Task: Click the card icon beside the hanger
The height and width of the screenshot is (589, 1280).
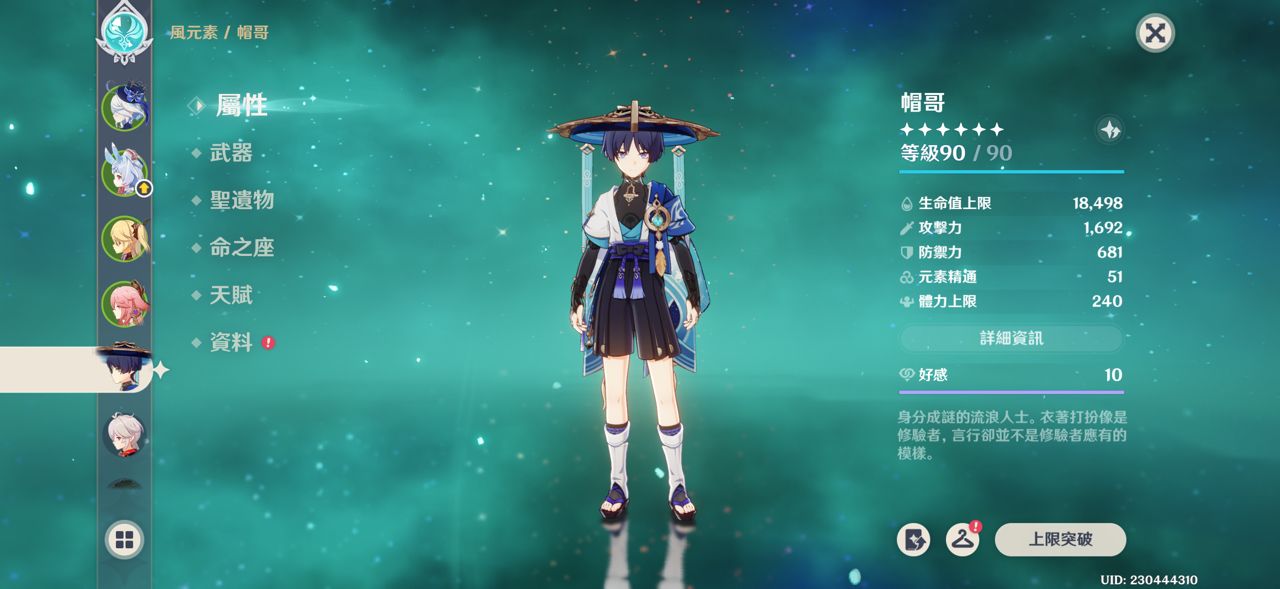Action: click(x=913, y=540)
